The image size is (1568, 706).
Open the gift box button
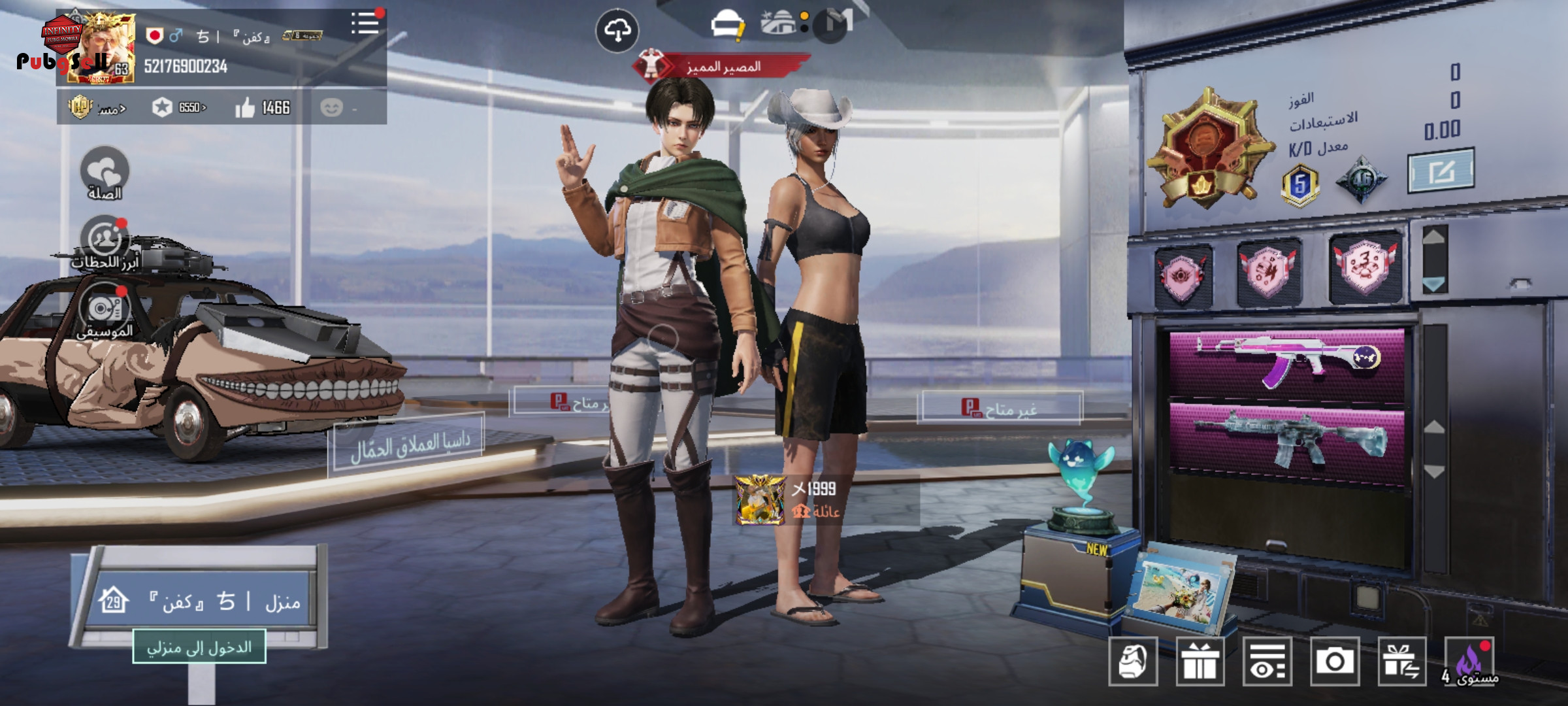[1200, 662]
